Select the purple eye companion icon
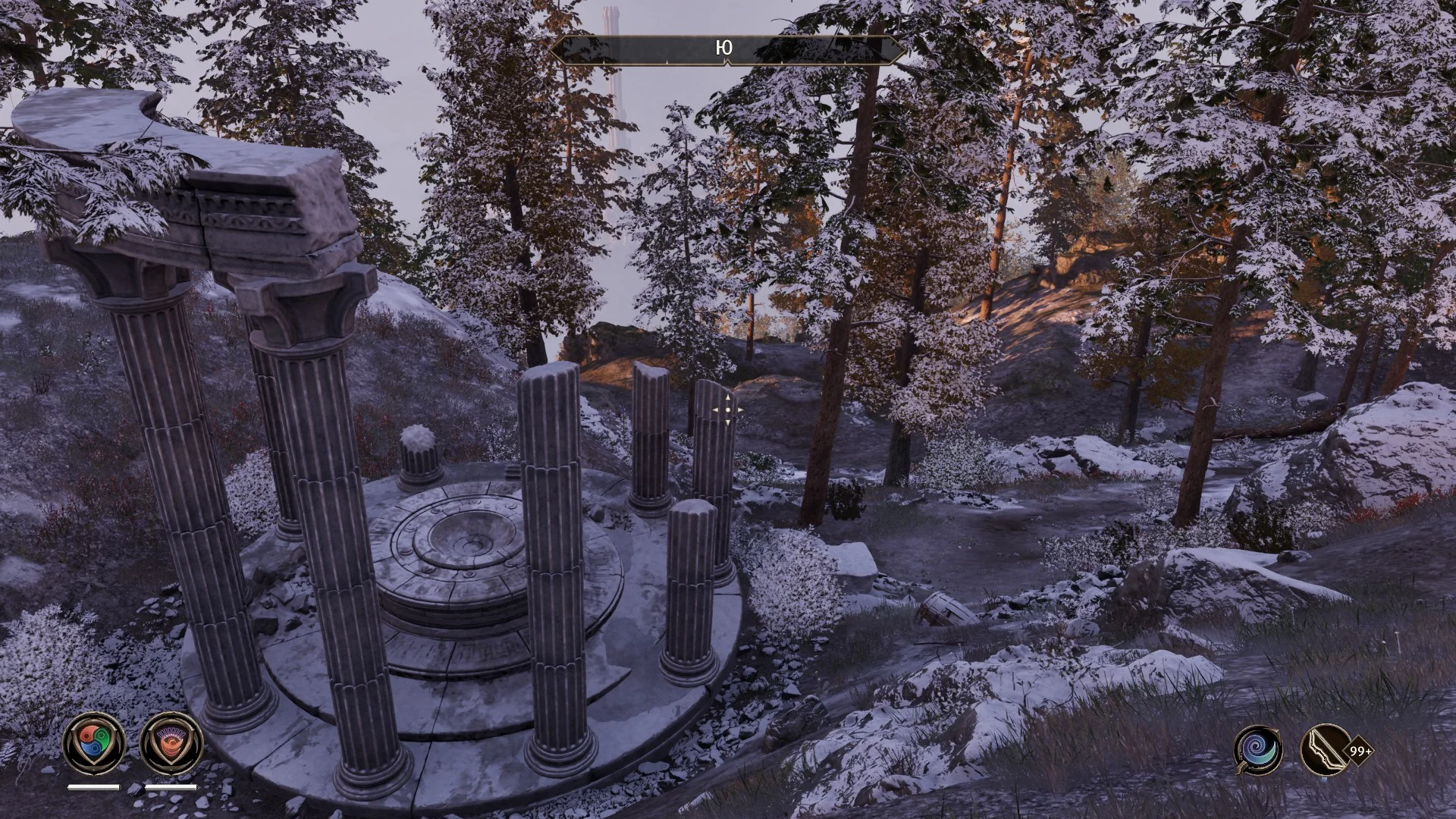 (x=171, y=743)
